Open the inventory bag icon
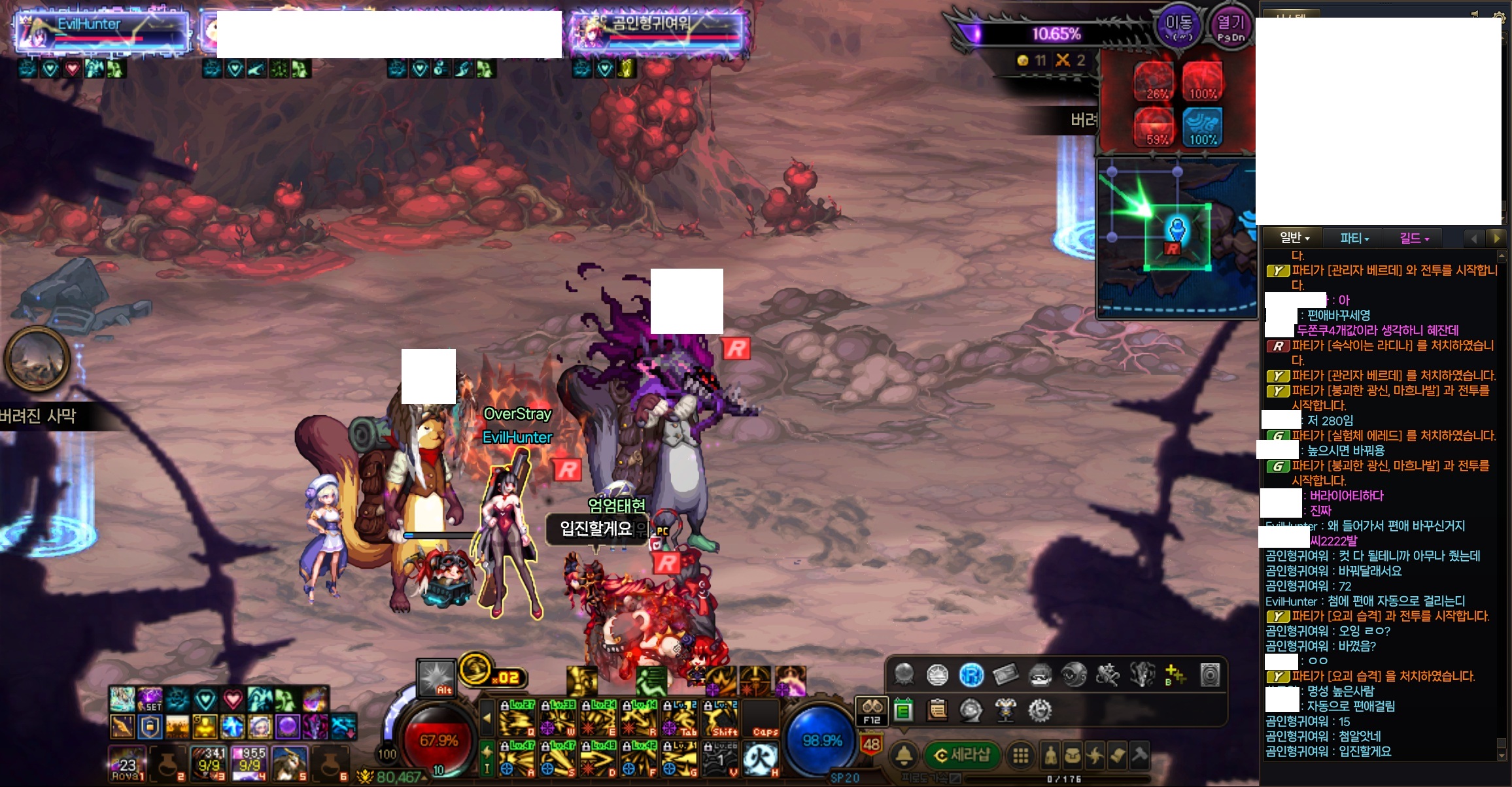This screenshot has width=1512, height=787. tap(1073, 756)
